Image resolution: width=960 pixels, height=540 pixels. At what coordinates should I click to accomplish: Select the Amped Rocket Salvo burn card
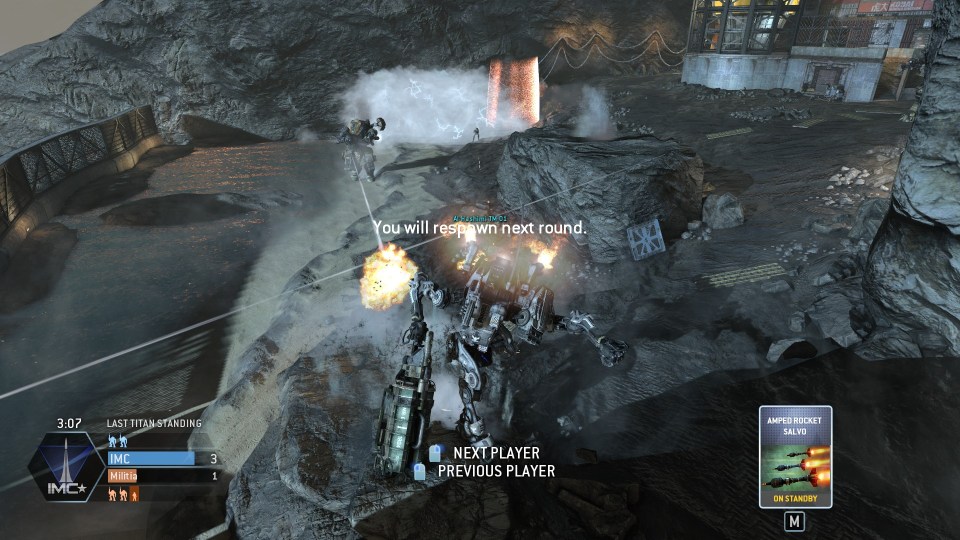tap(795, 457)
